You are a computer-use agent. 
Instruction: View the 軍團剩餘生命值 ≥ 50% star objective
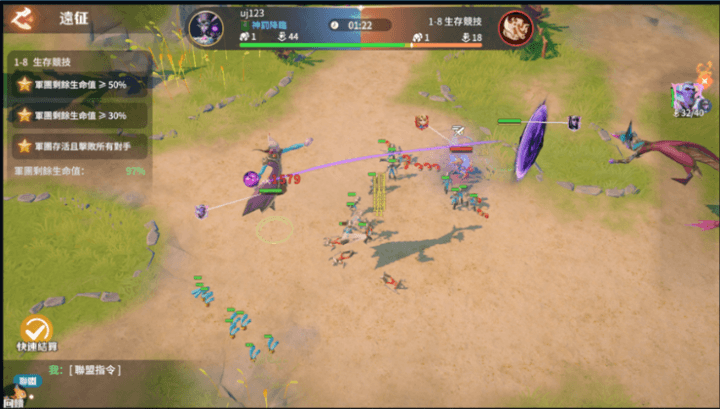click(80, 85)
